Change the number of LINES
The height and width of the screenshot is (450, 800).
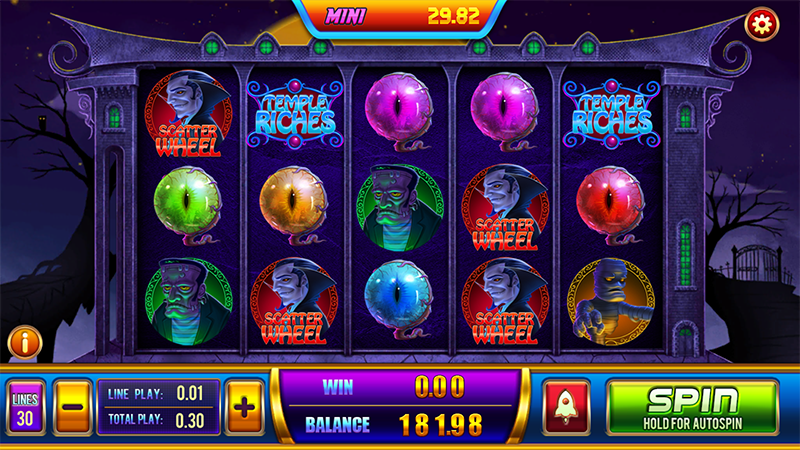point(25,407)
